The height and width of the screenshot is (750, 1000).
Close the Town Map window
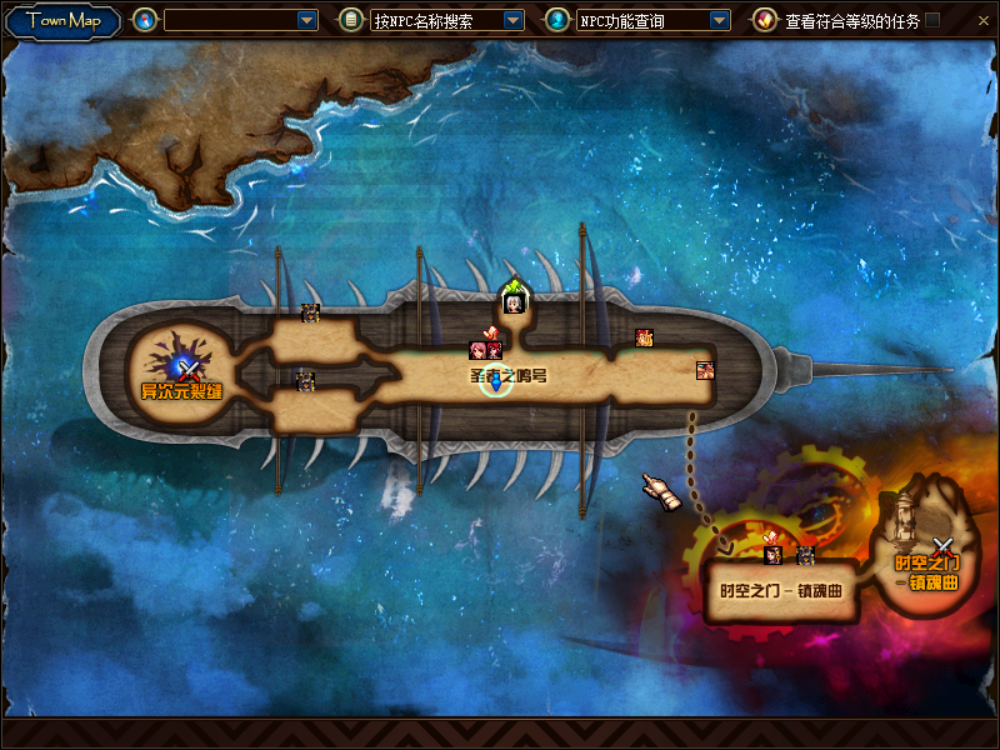pos(982,20)
